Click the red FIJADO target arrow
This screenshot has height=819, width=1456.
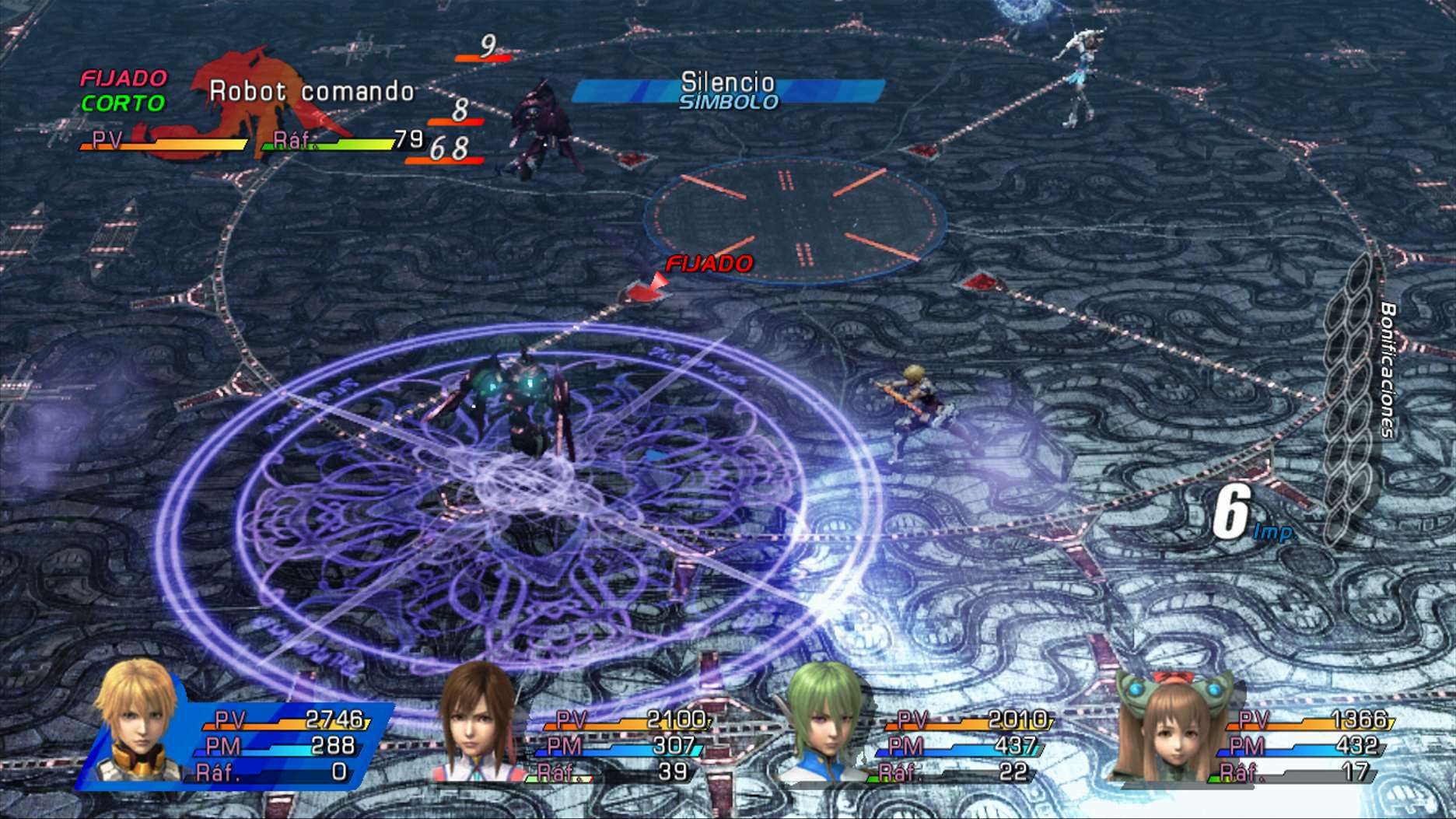[649, 288]
